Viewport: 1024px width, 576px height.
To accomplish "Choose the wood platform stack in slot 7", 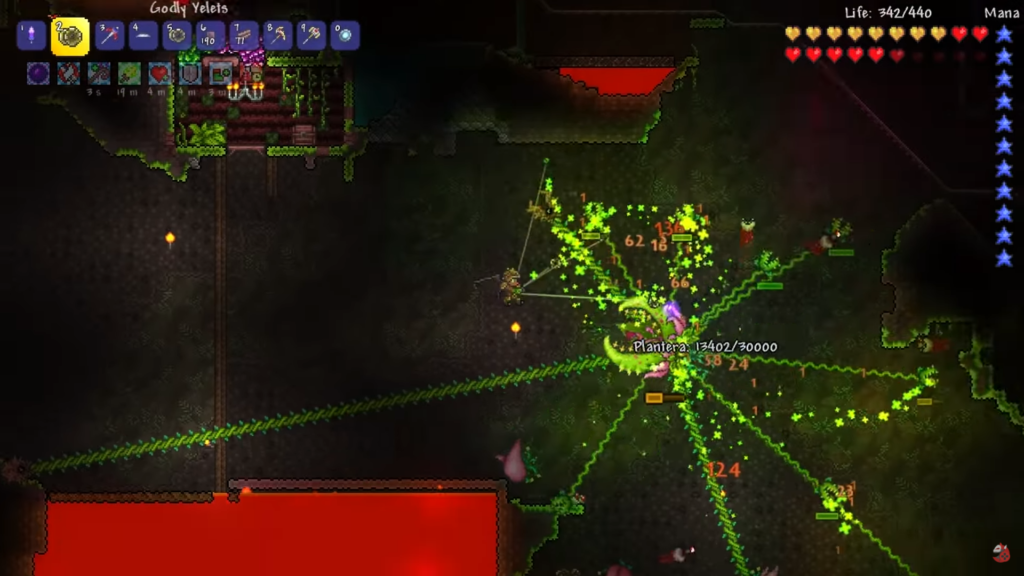I will pos(244,36).
